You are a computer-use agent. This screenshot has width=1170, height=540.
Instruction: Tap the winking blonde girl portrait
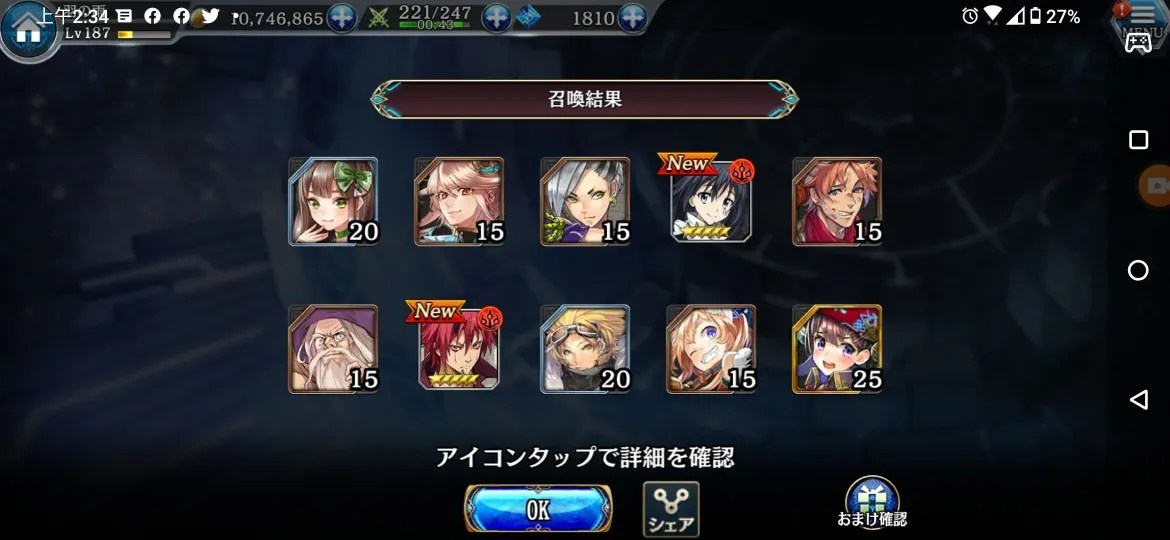[711, 348]
